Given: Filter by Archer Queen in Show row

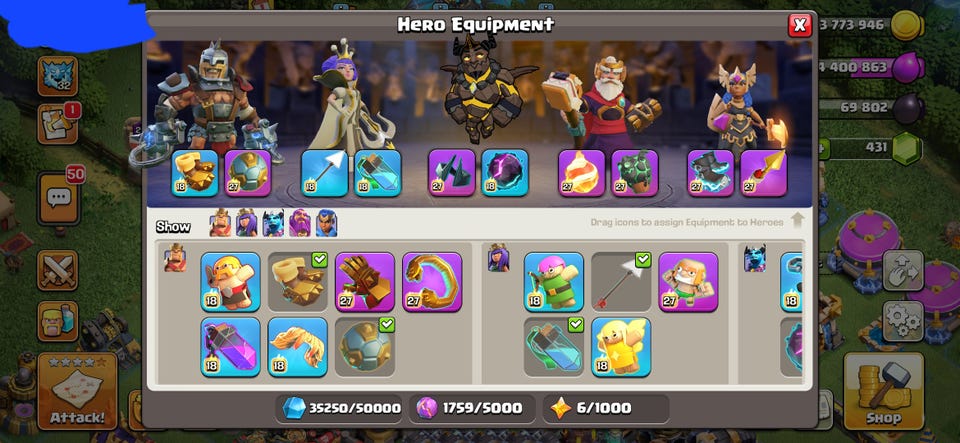Looking at the screenshot, I should [247, 223].
